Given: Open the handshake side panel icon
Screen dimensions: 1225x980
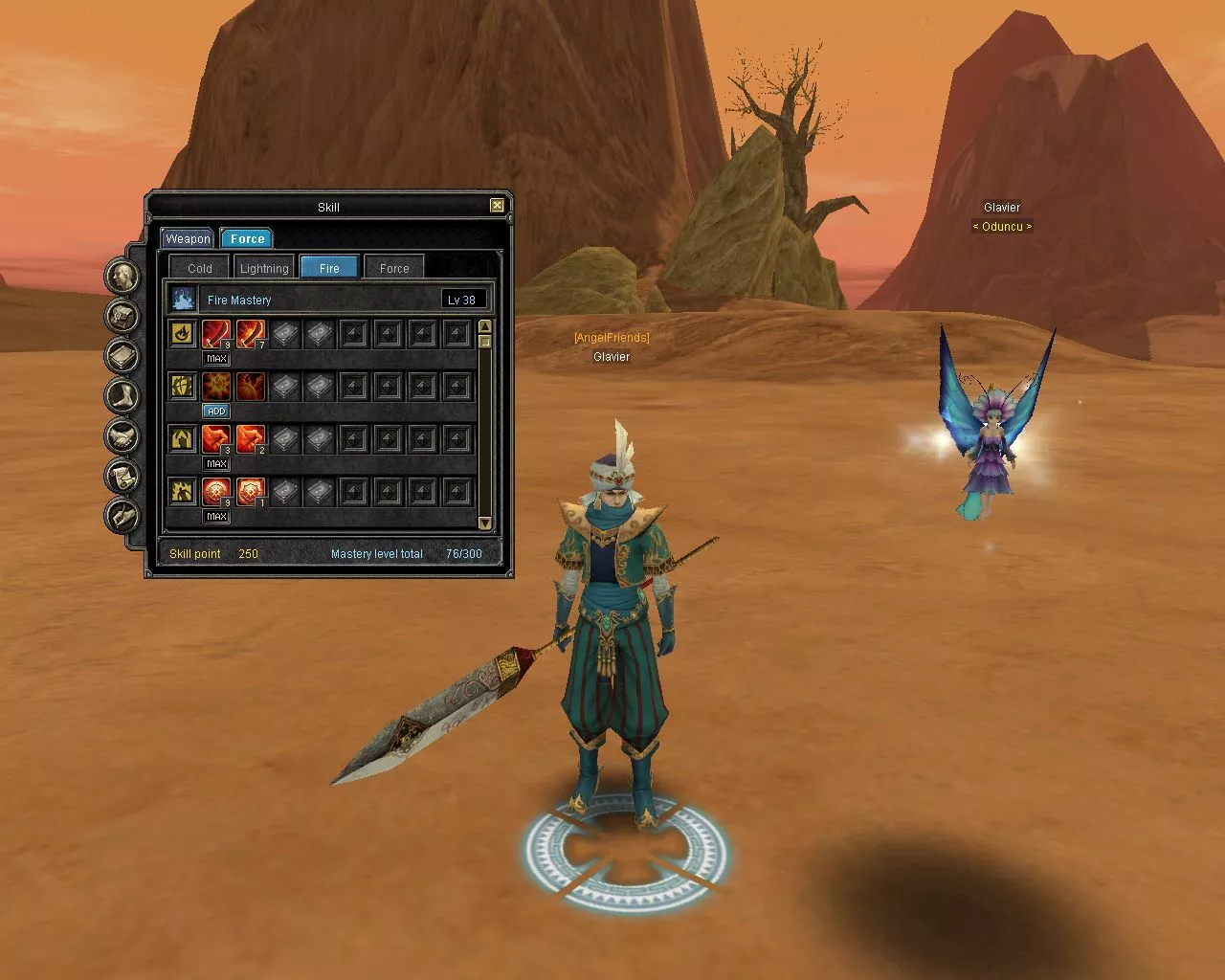Looking at the screenshot, I should click(x=122, y=436).
